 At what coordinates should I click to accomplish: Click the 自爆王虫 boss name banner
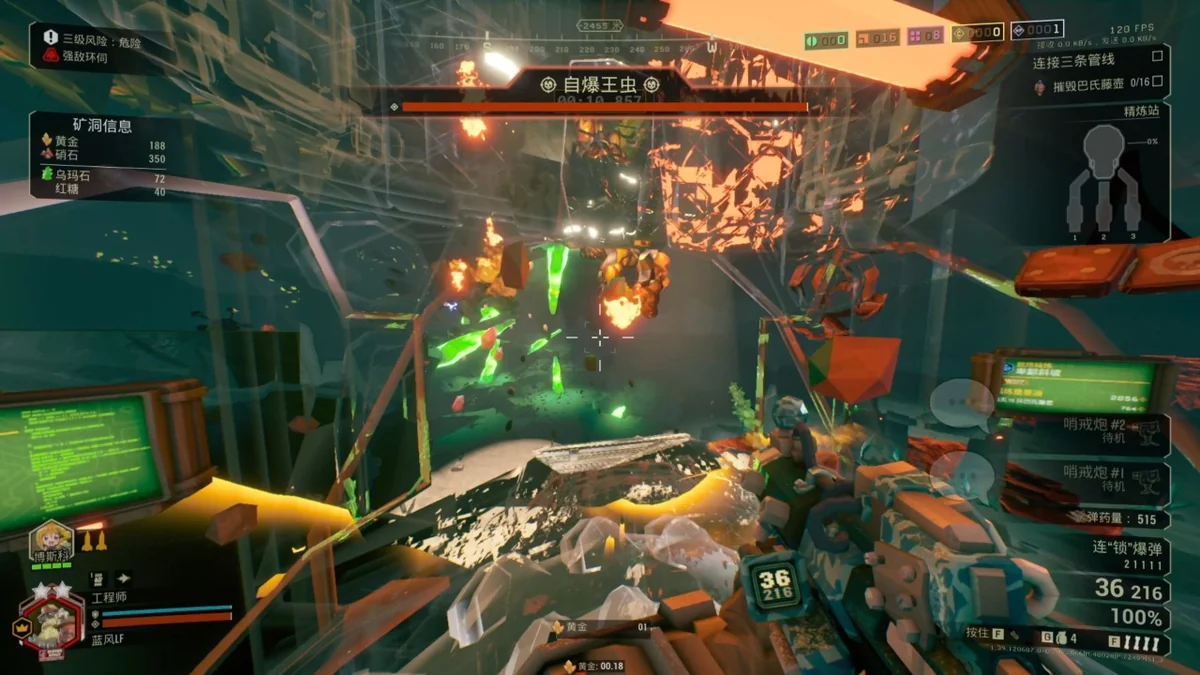pos(599,84)
